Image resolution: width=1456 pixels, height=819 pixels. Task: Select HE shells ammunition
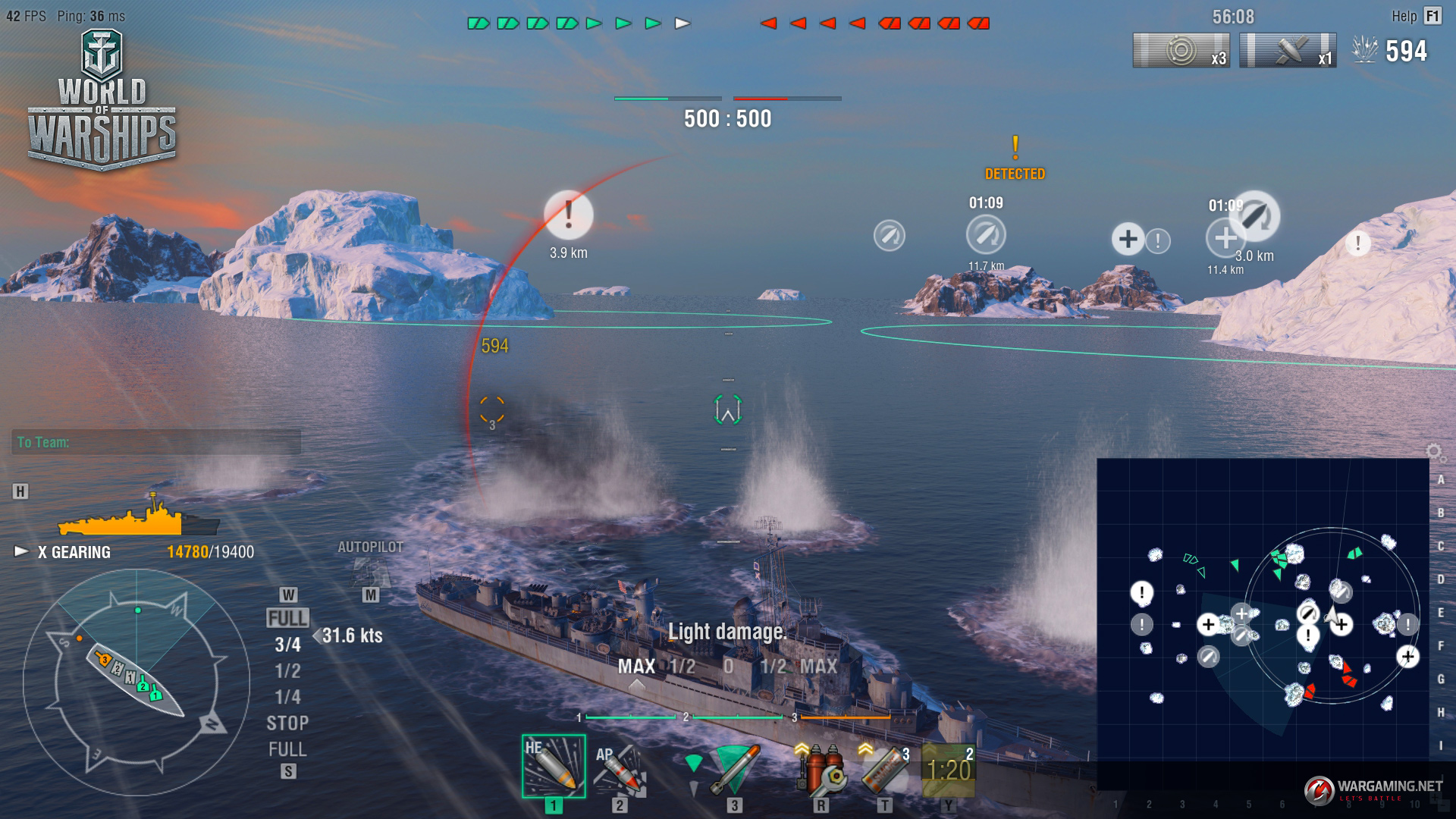553,766
